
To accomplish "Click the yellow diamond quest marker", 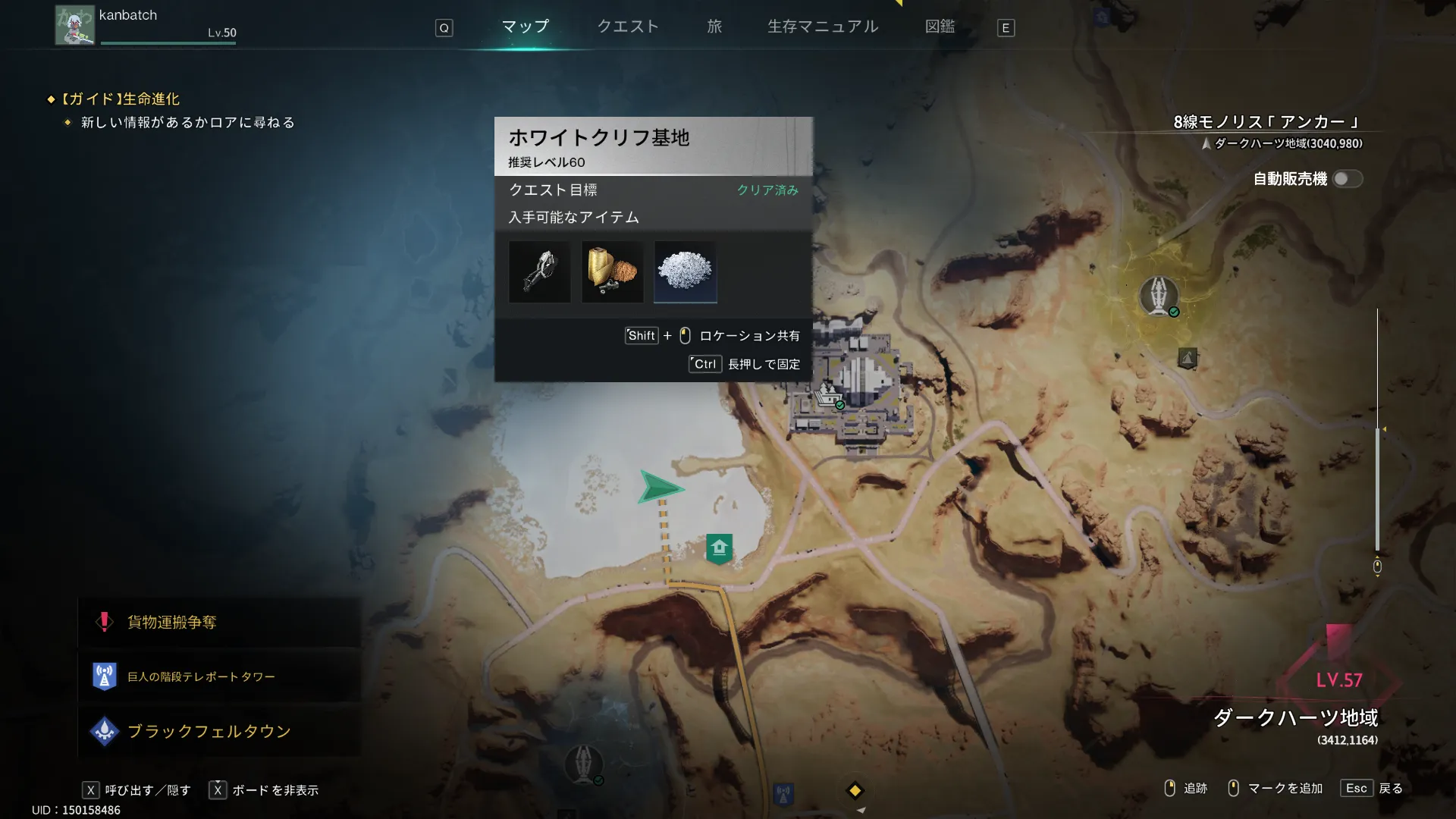I will point(855,790).
